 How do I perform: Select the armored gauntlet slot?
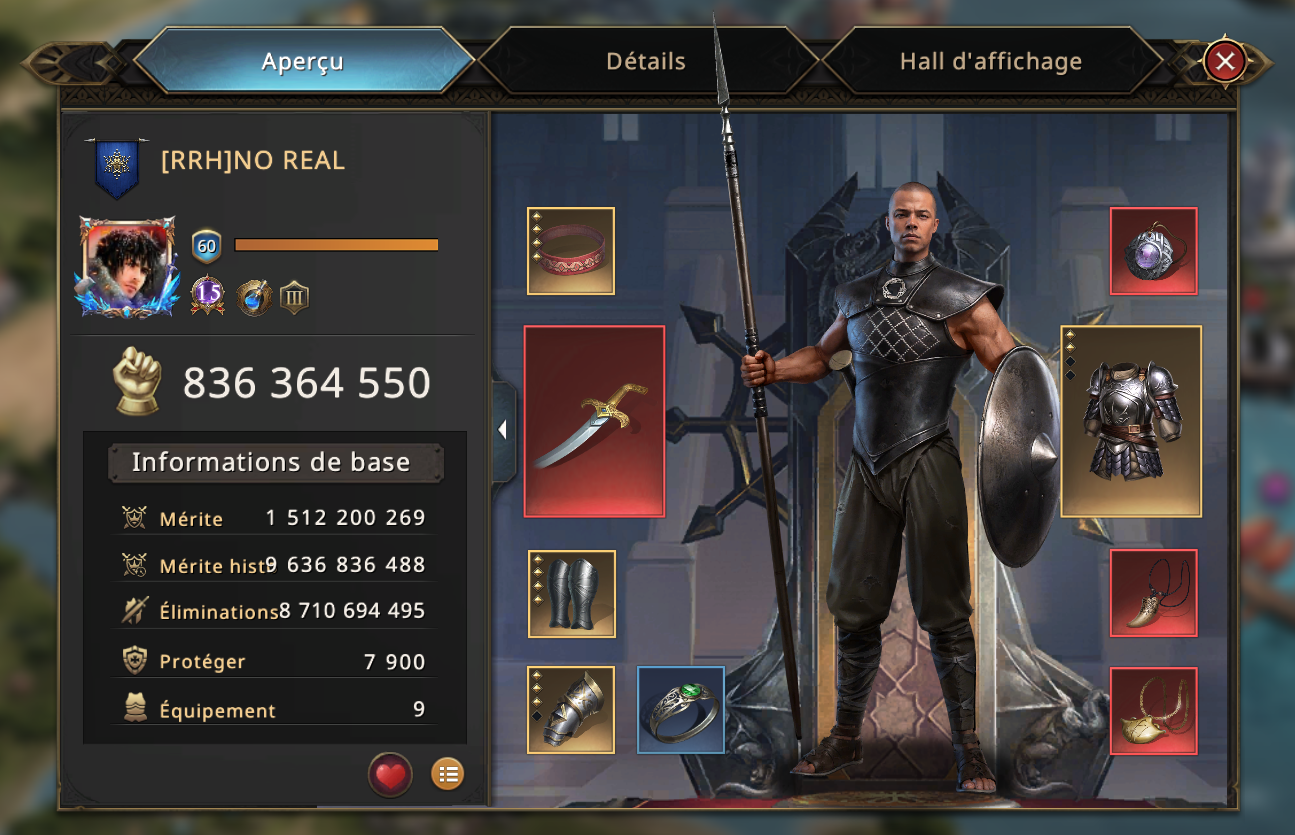571,710
